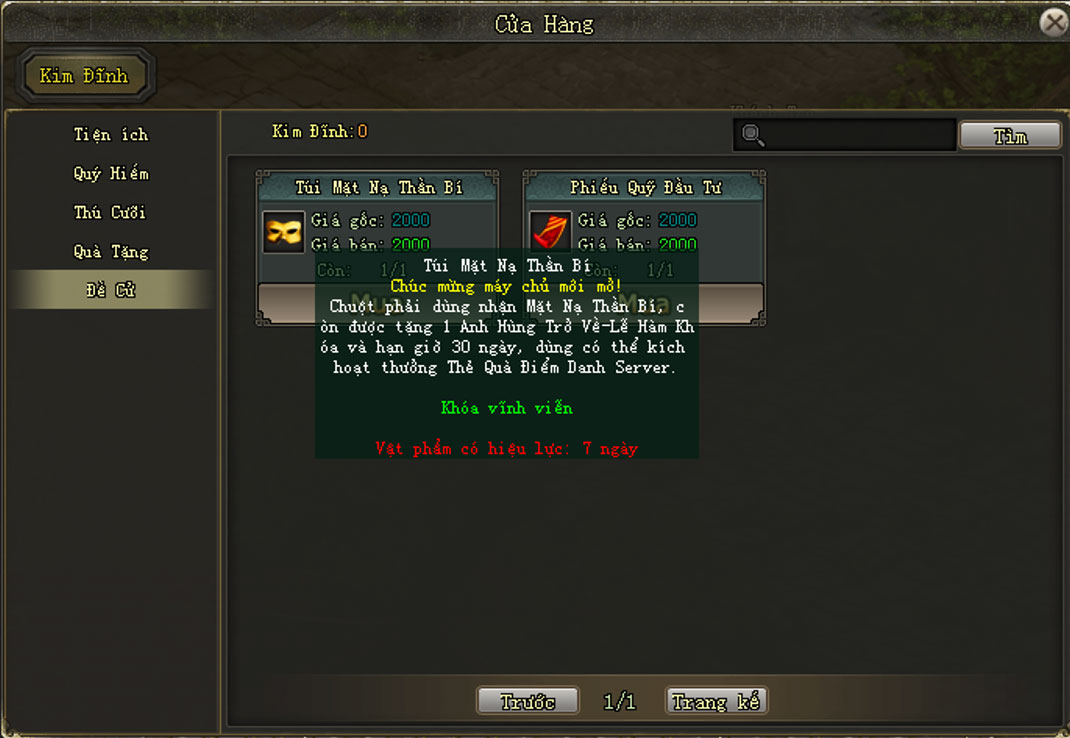The image size is (1070, 738).
Task: Select the Phiếu Quỹ Đầu Tư item icon
Action: click(550, 232)
